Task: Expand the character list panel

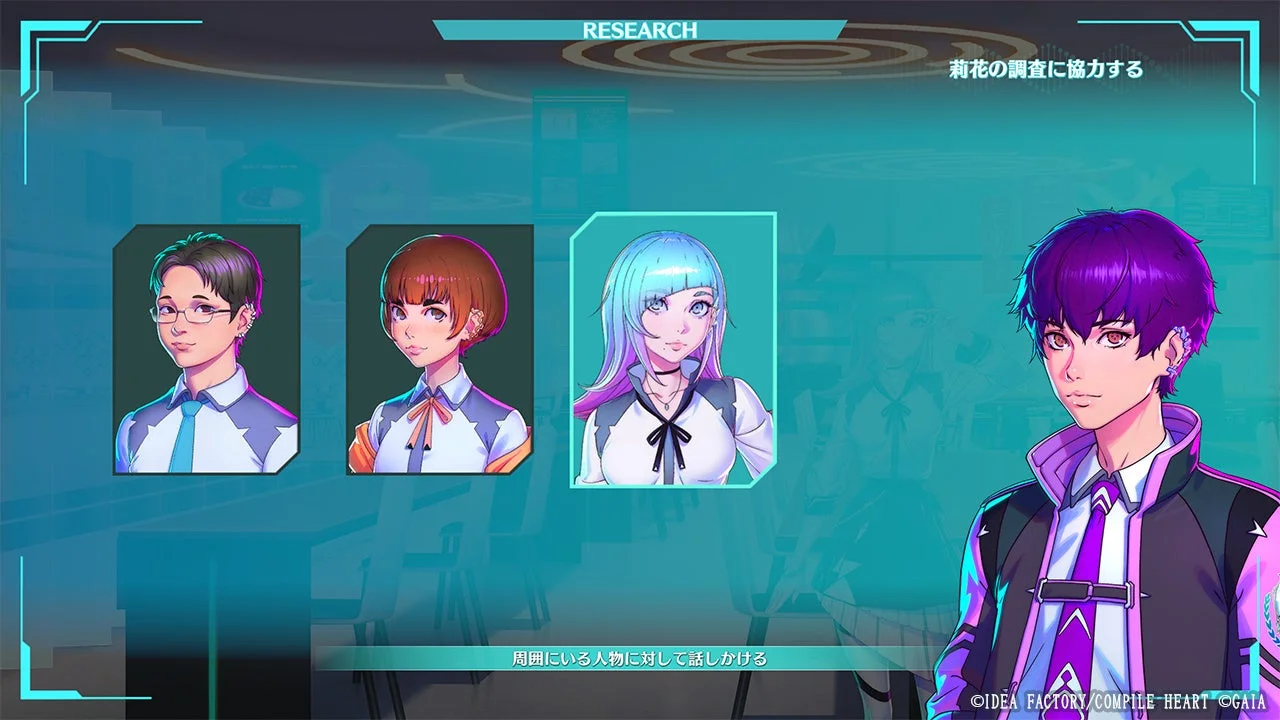Action: click(440, 350)
